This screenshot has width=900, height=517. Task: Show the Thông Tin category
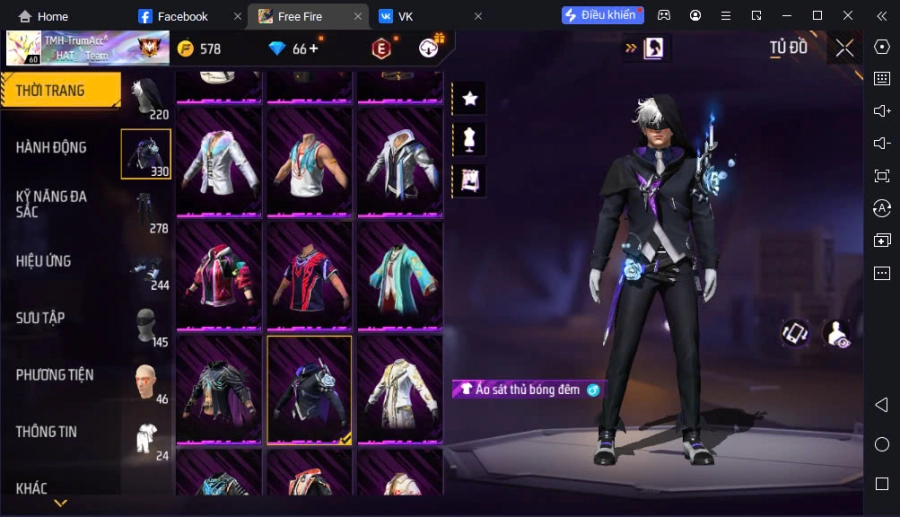tap(46, 432)
